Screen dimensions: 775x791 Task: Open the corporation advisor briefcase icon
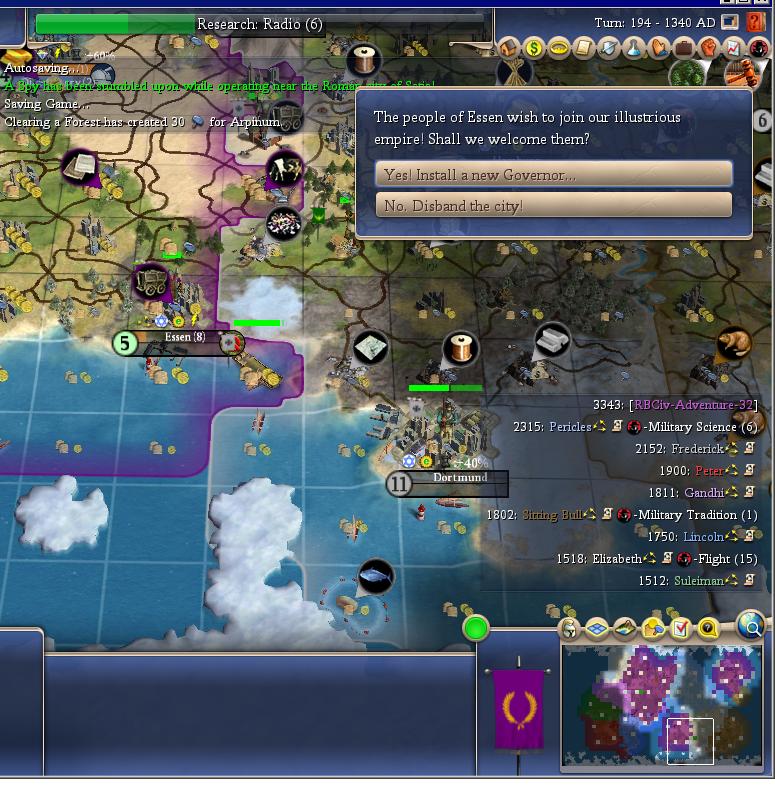pos(684,48)
